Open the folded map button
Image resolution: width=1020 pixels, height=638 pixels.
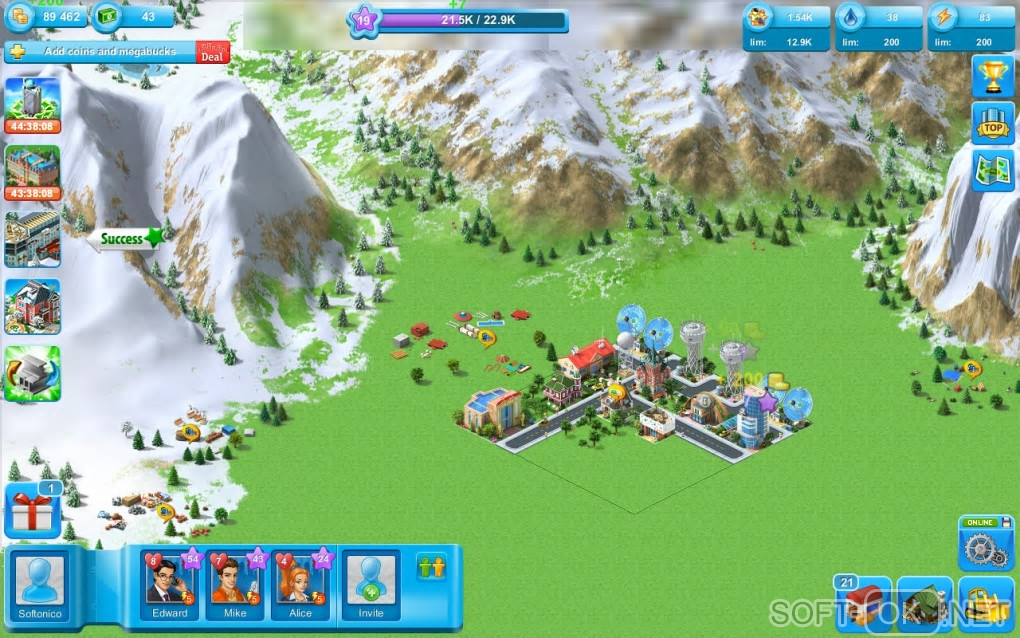992,169
